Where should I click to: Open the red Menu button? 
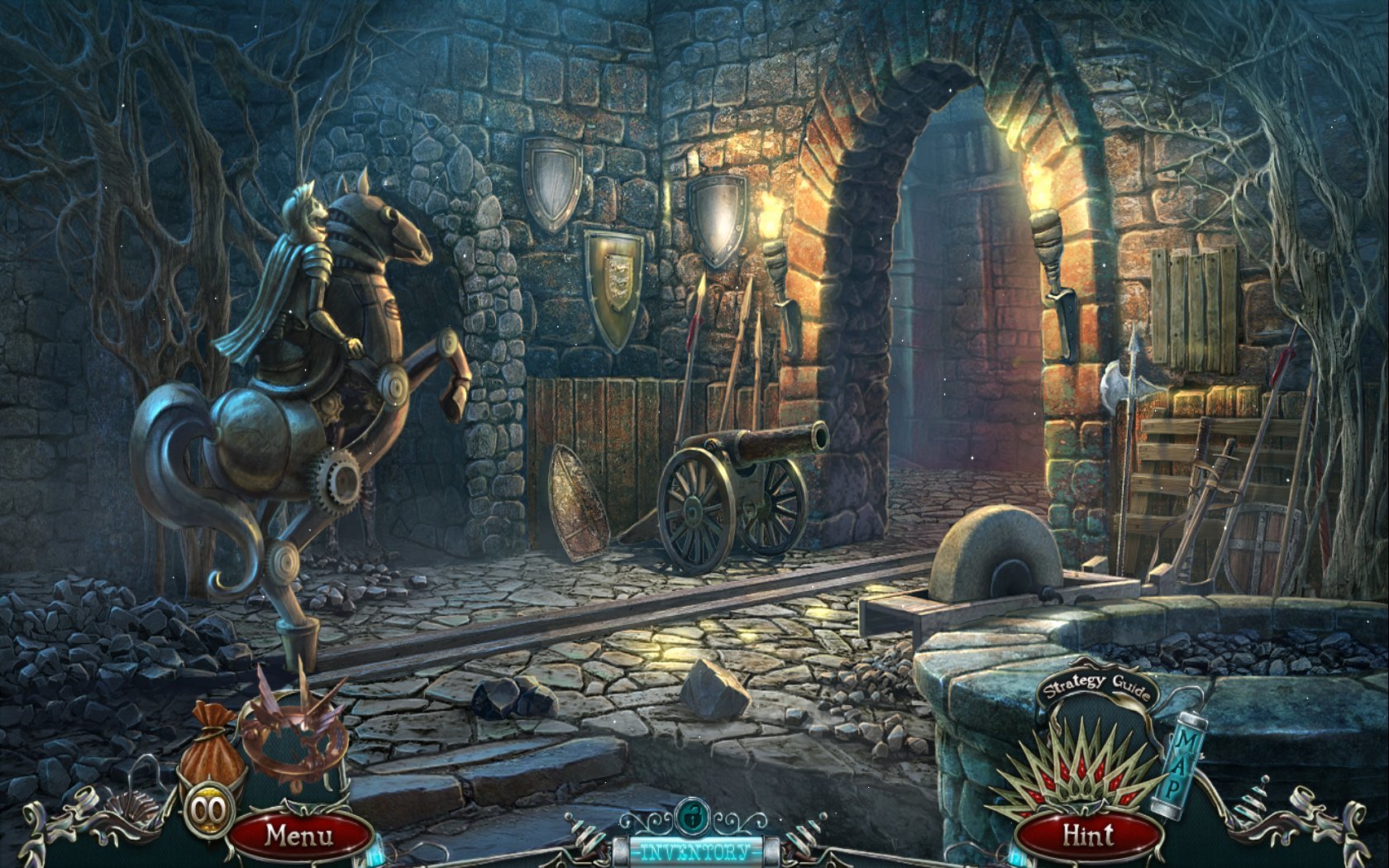click(x=299, y=835)
